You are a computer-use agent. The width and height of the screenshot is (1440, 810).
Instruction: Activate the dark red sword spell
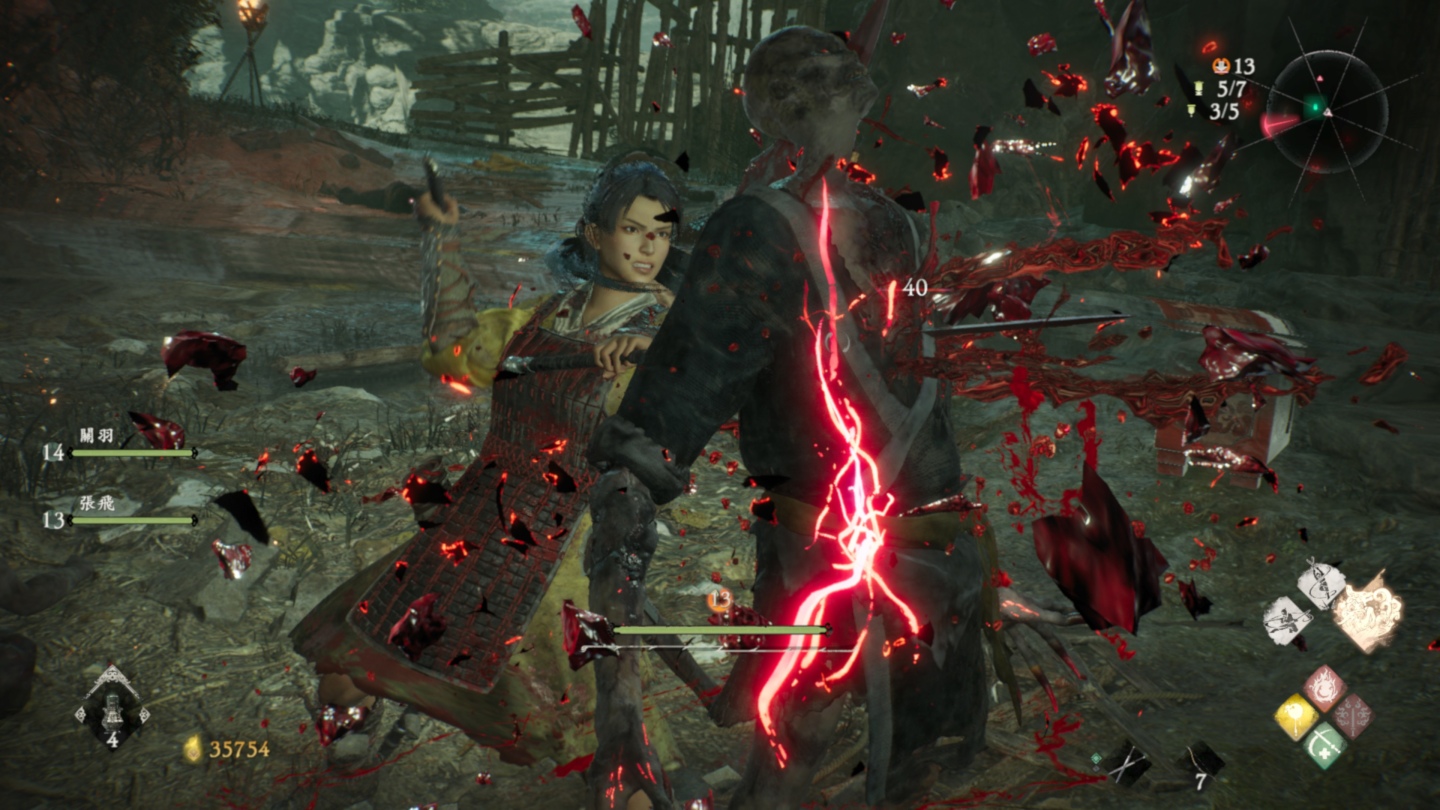pos(1351,717)
